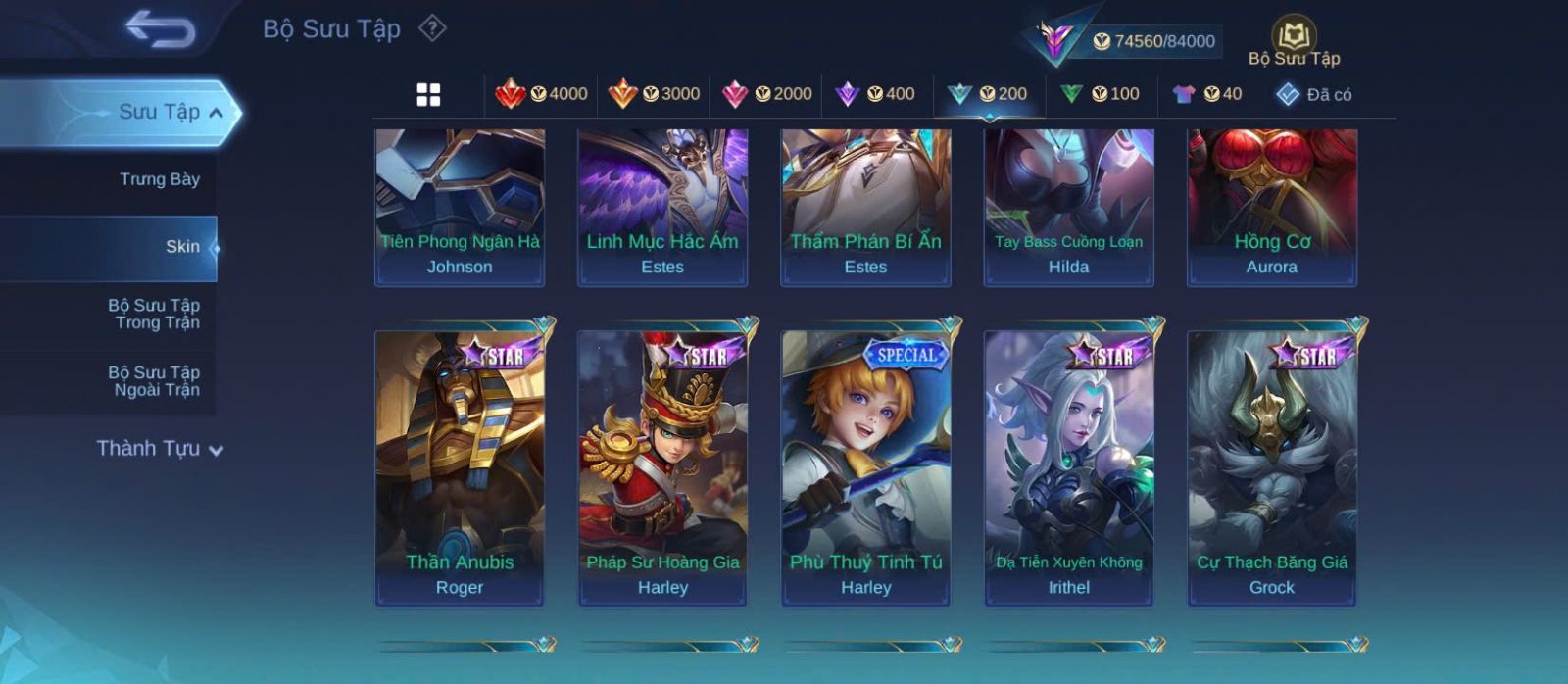Select the Skin menu entry
The height and width of the screenshot is (684, 1568).
point(181,247)
